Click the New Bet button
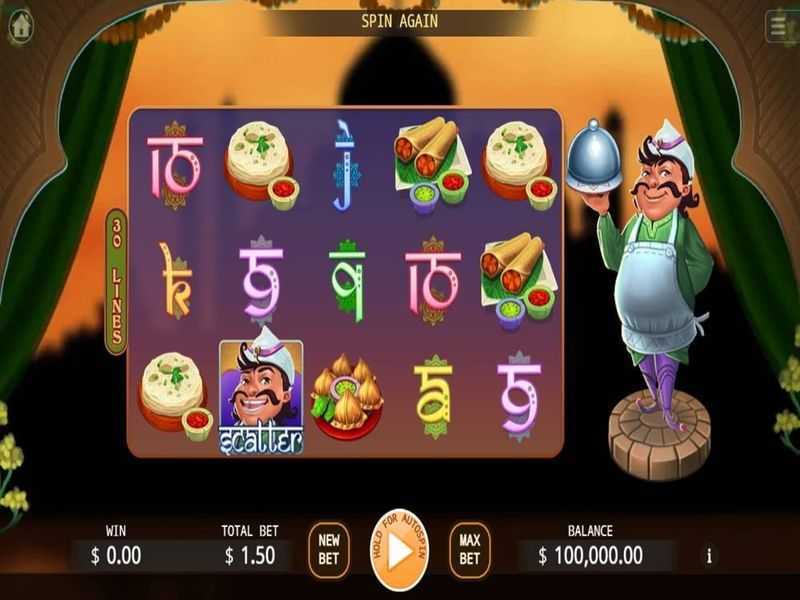The height and width of the screenshot is (600, 800). (x=328, y=551)
